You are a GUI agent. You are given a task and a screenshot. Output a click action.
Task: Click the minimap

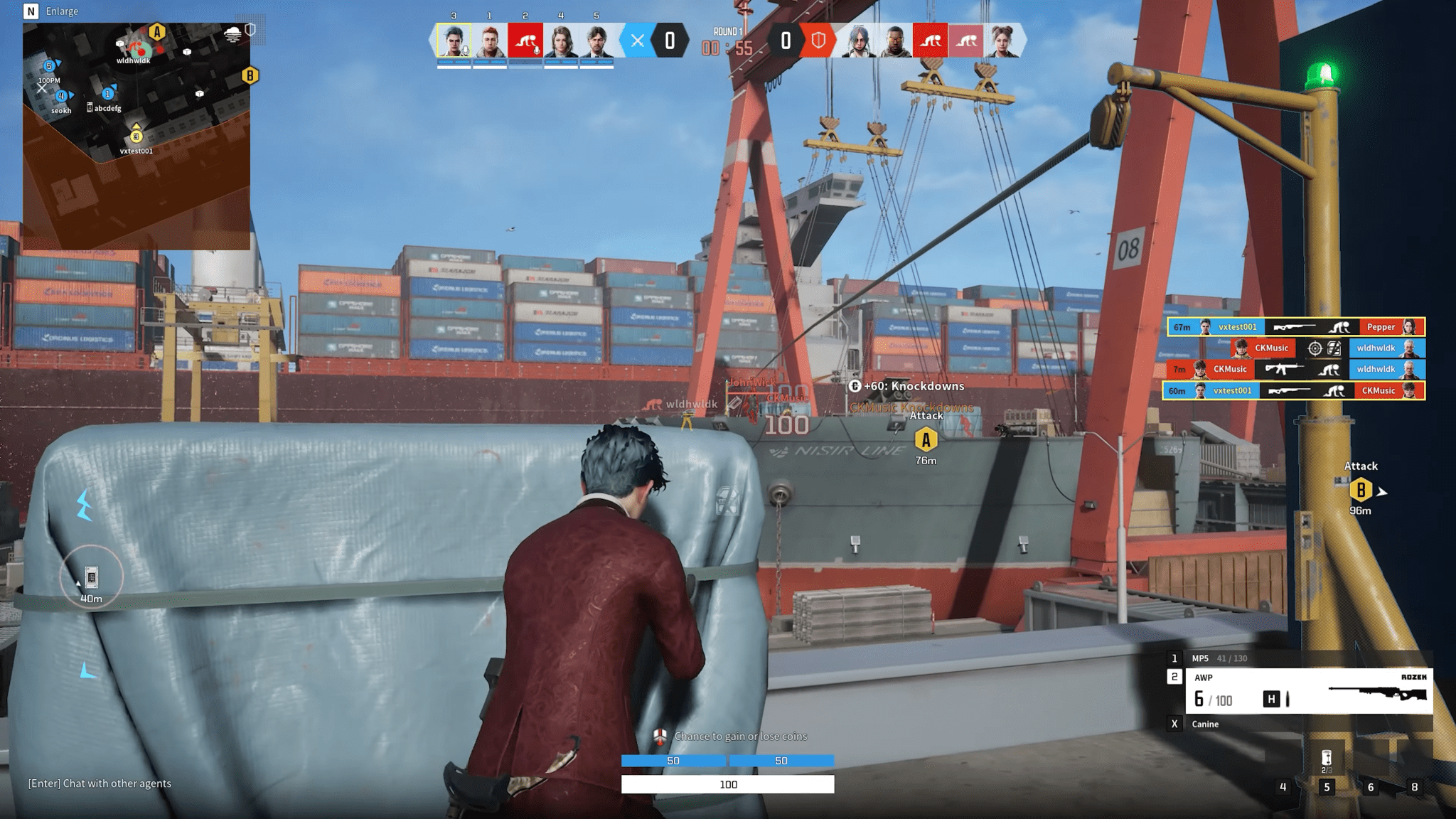[x=136, y=136]
